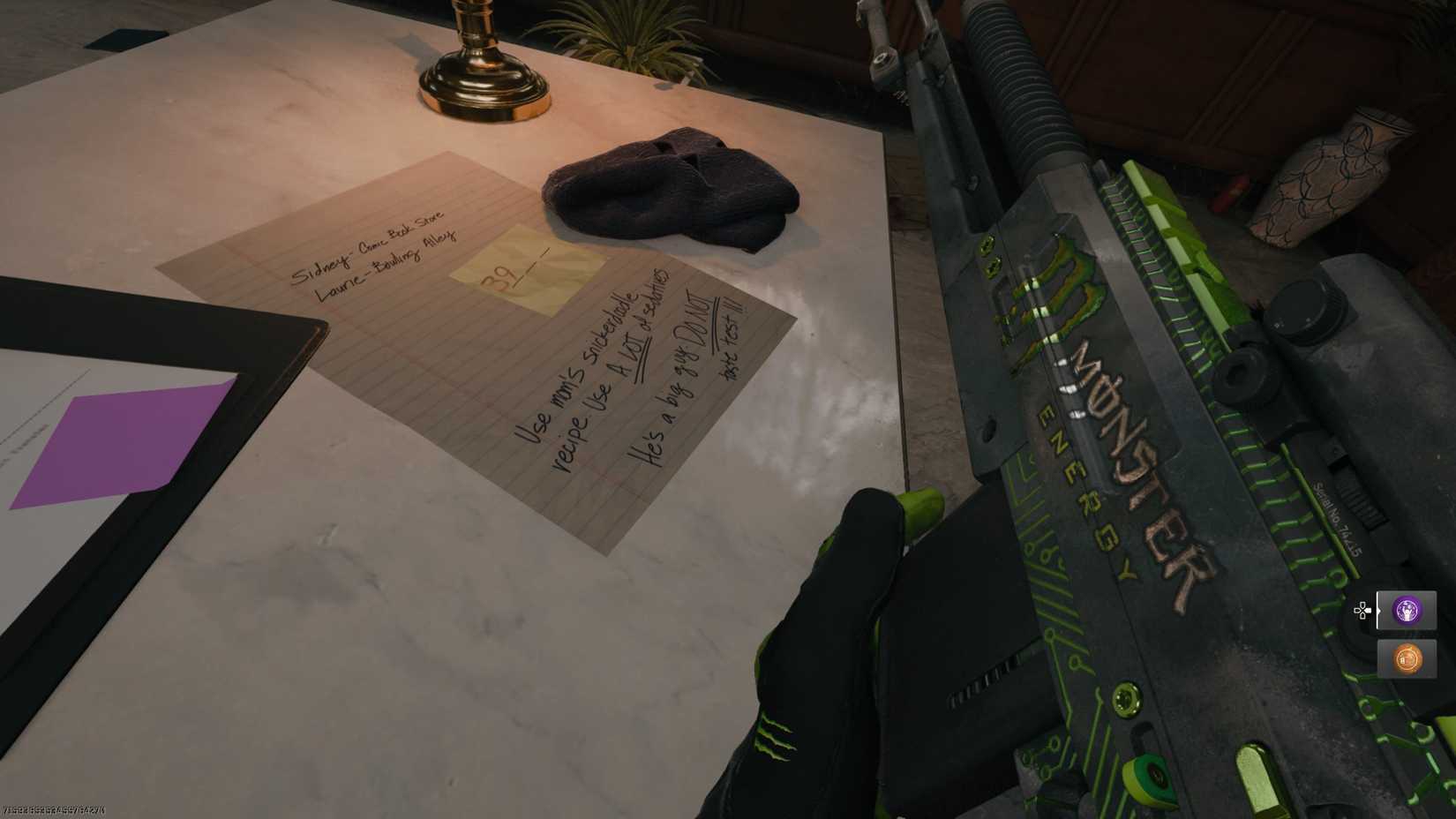Click the dark beanie lying on the desk
The image size is (1456, 819).
[x=671, y=190]
